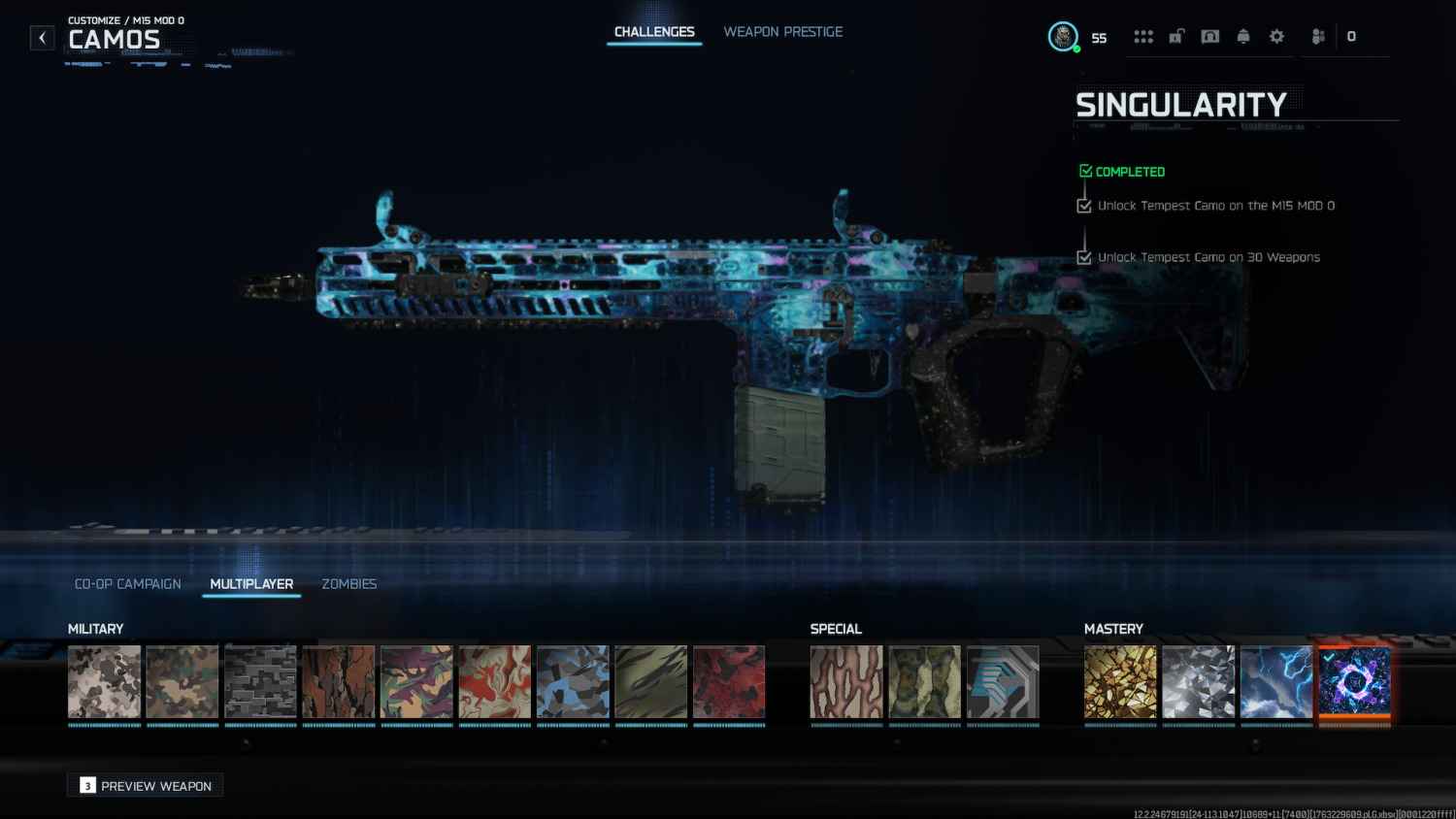
Task: Open the settings gear menu
Action: click(x=1275, y=36)
